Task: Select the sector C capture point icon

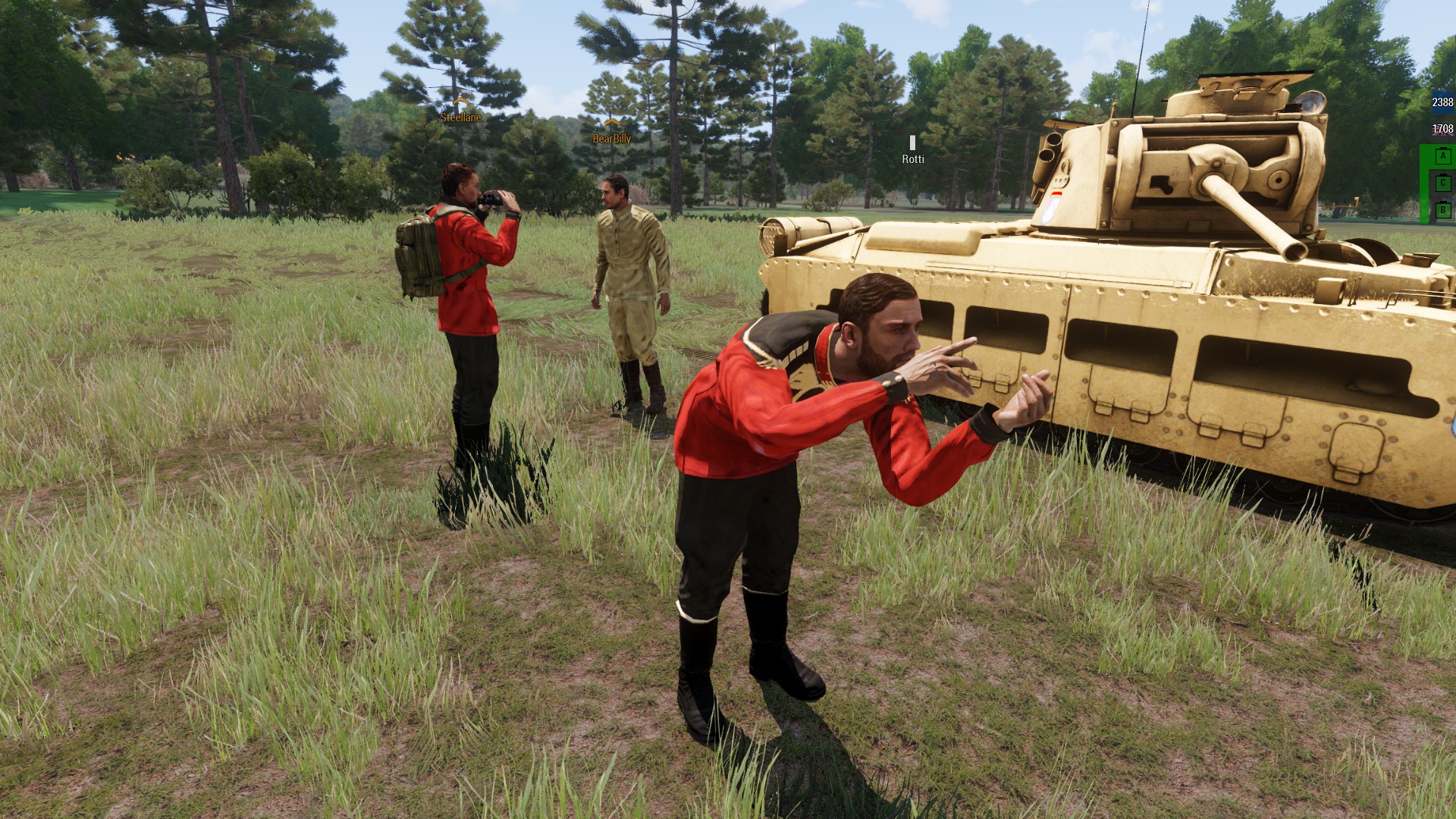Action: tap(1442, 183)
